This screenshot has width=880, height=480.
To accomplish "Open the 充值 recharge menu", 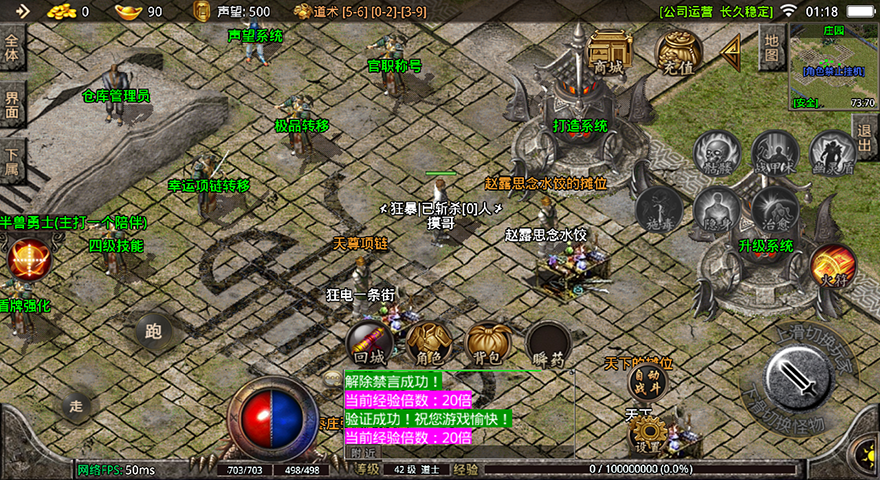I will coord(678,51).
